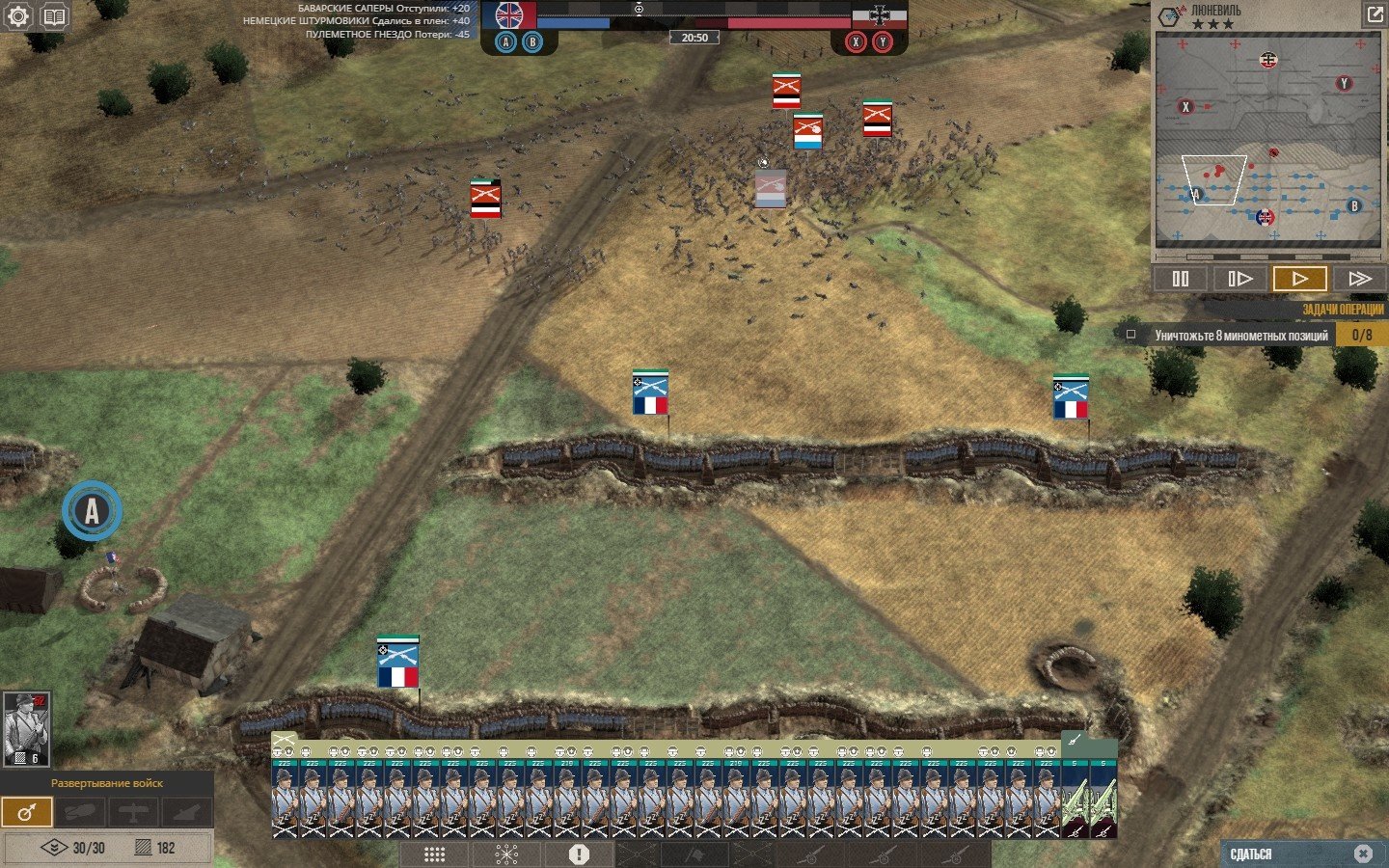Fast-forward the battle speed
Image resolution: width=1389 pixels, height=868 pixels.
coord(1359,279)
